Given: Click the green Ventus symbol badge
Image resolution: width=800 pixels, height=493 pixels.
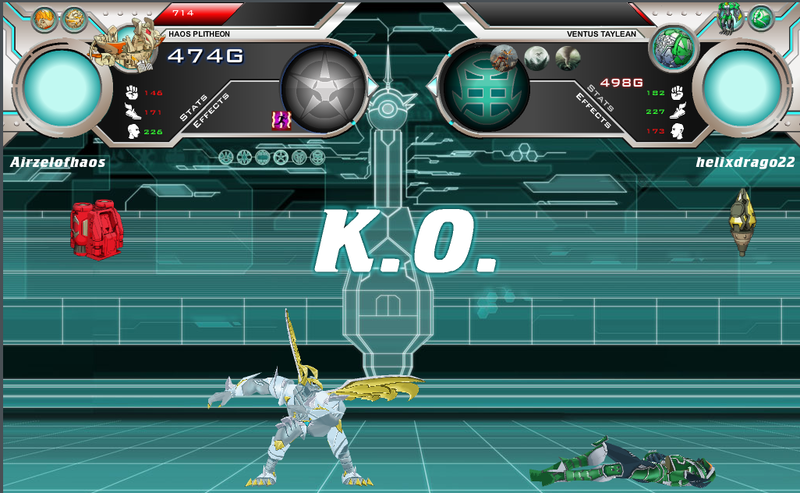Looking at the screenshot, I should click(x=762, y=18).
